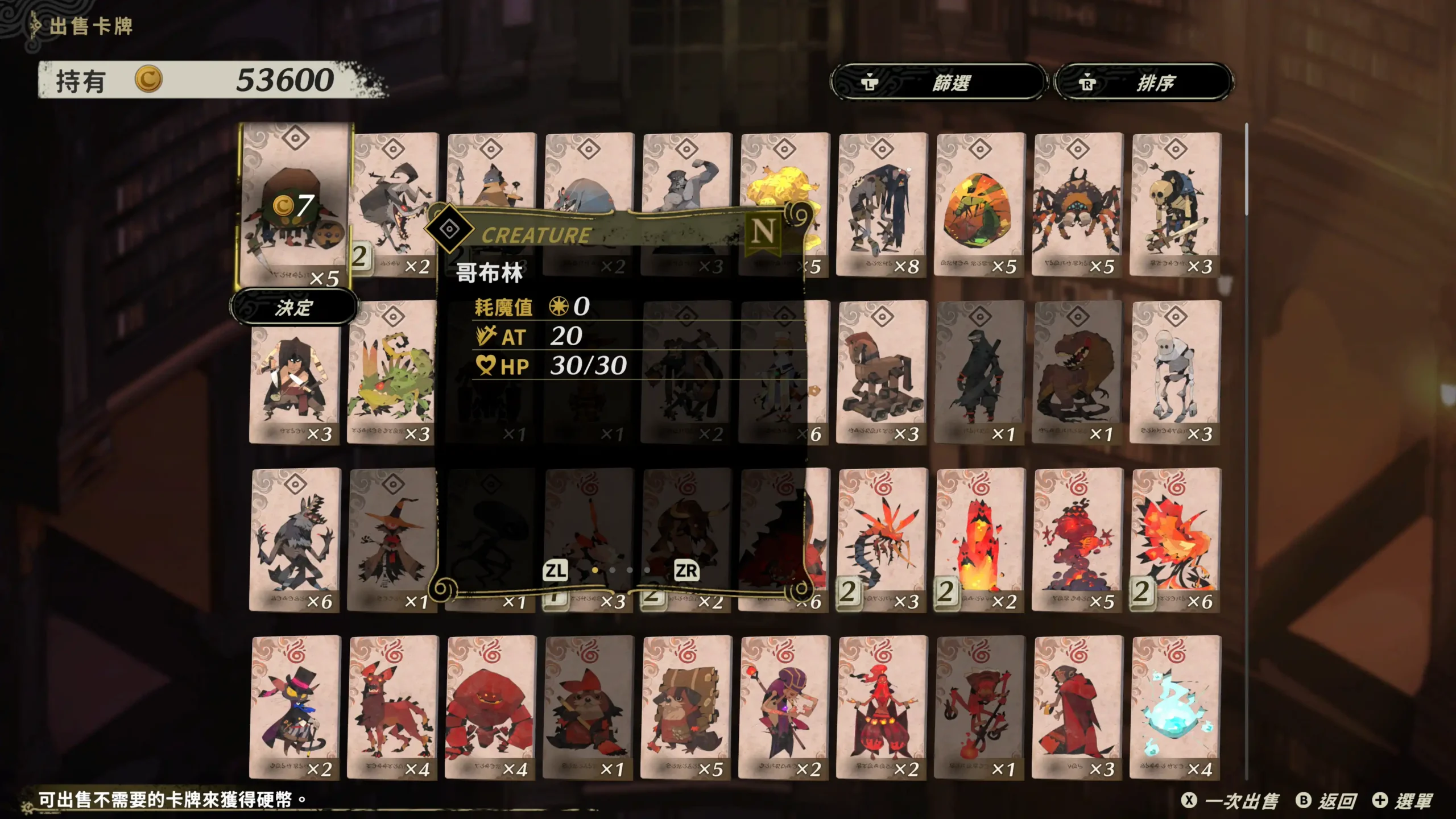Pick the orange egg card
This screenshot has height=819, width=1456.
click(979, 205)
